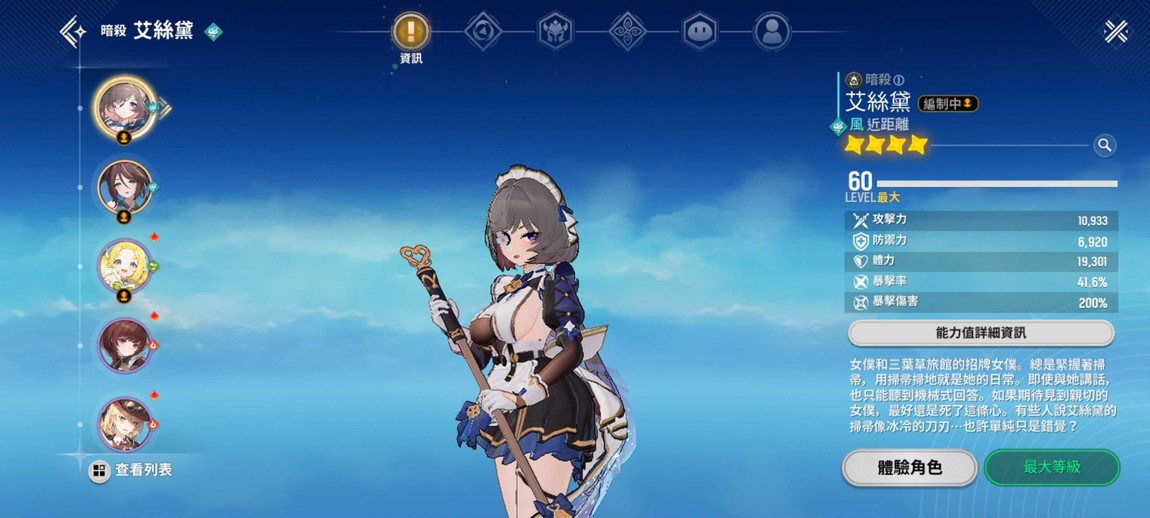Tap the 體驗角色 trial character button
Image resolution: width=1150 pixels, height=518 pixels.
click(909, 467)
